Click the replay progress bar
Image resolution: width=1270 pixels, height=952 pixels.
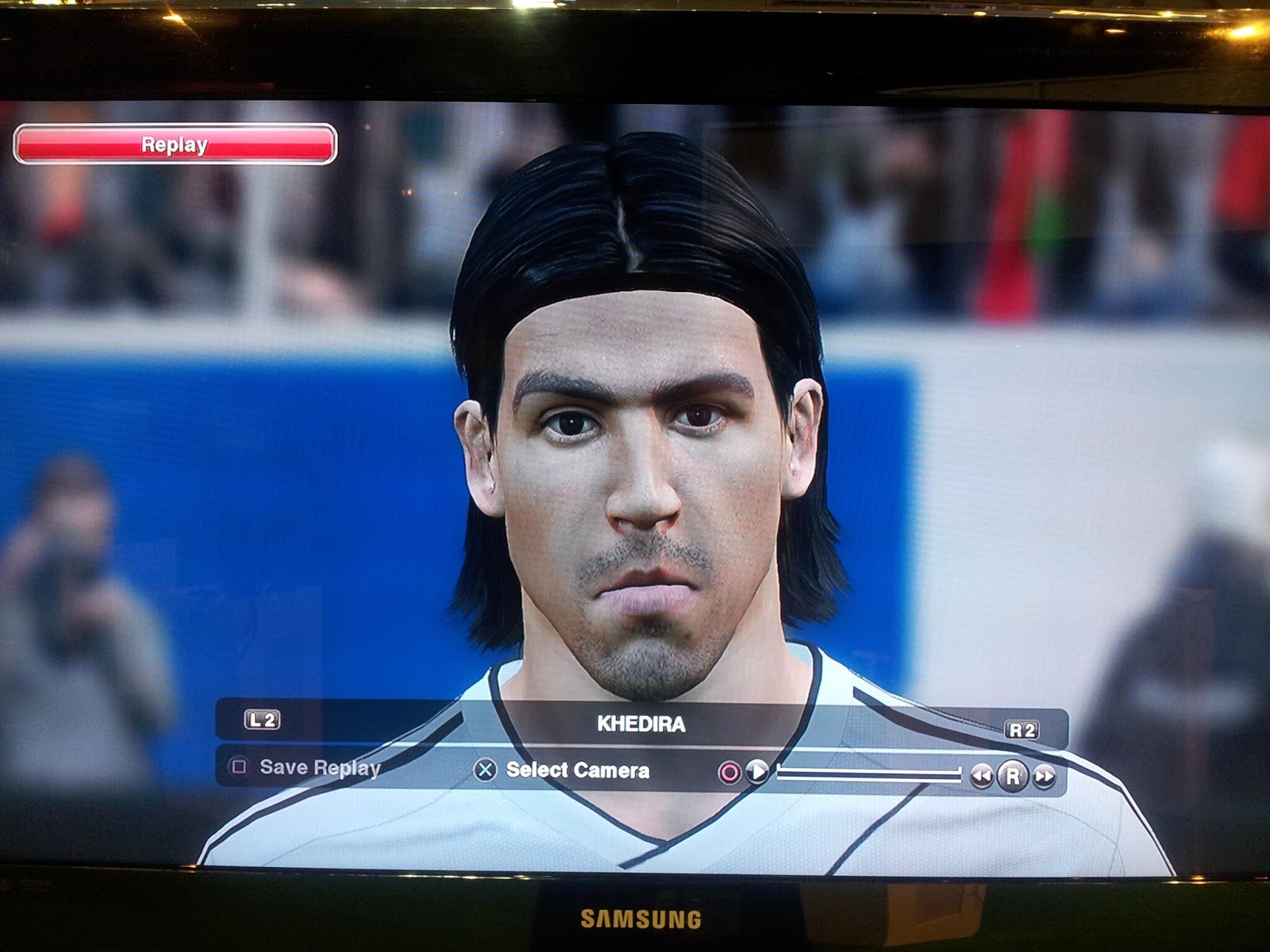[x=868, y=773]
